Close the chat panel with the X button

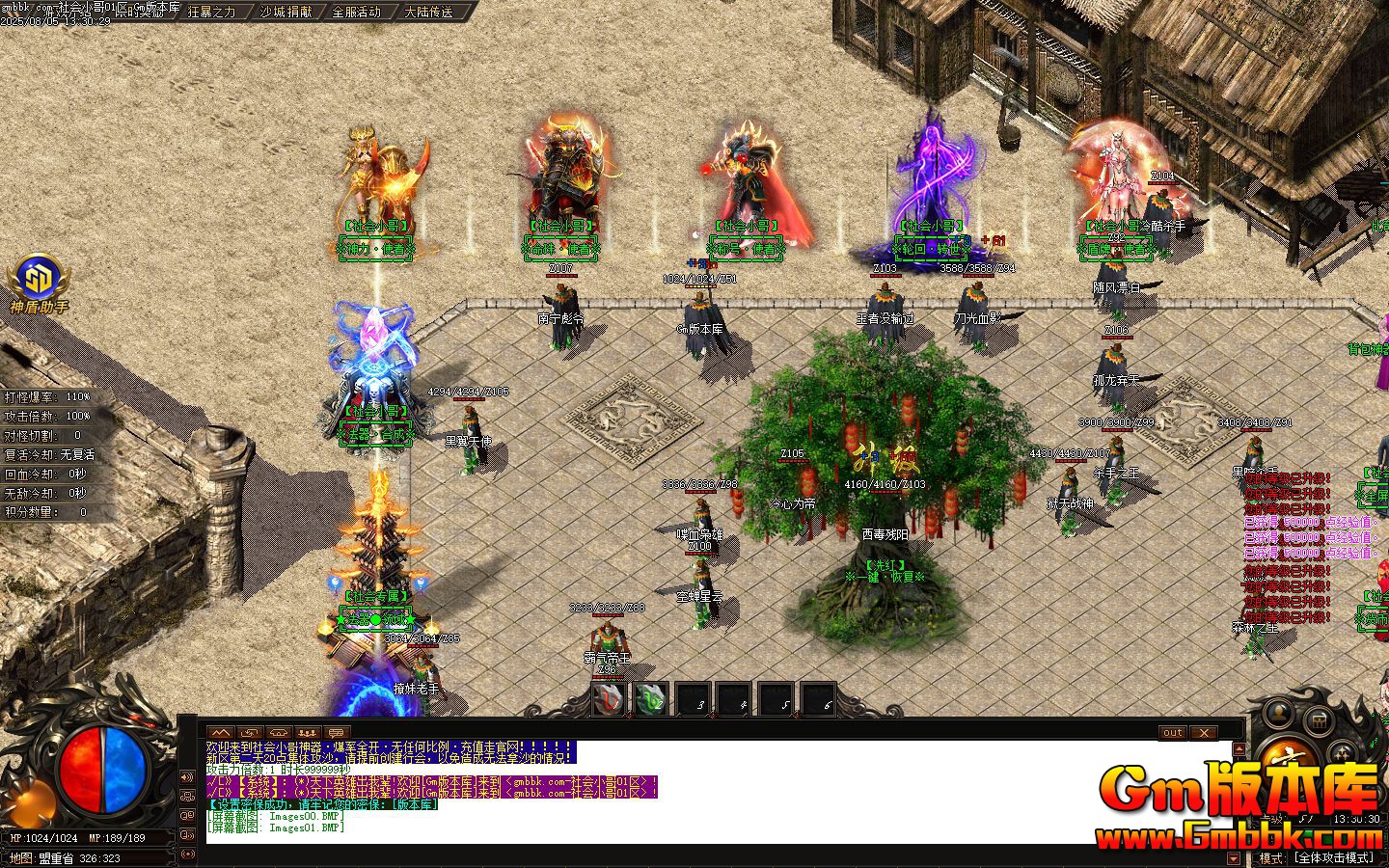click(x=1203, y=733)
